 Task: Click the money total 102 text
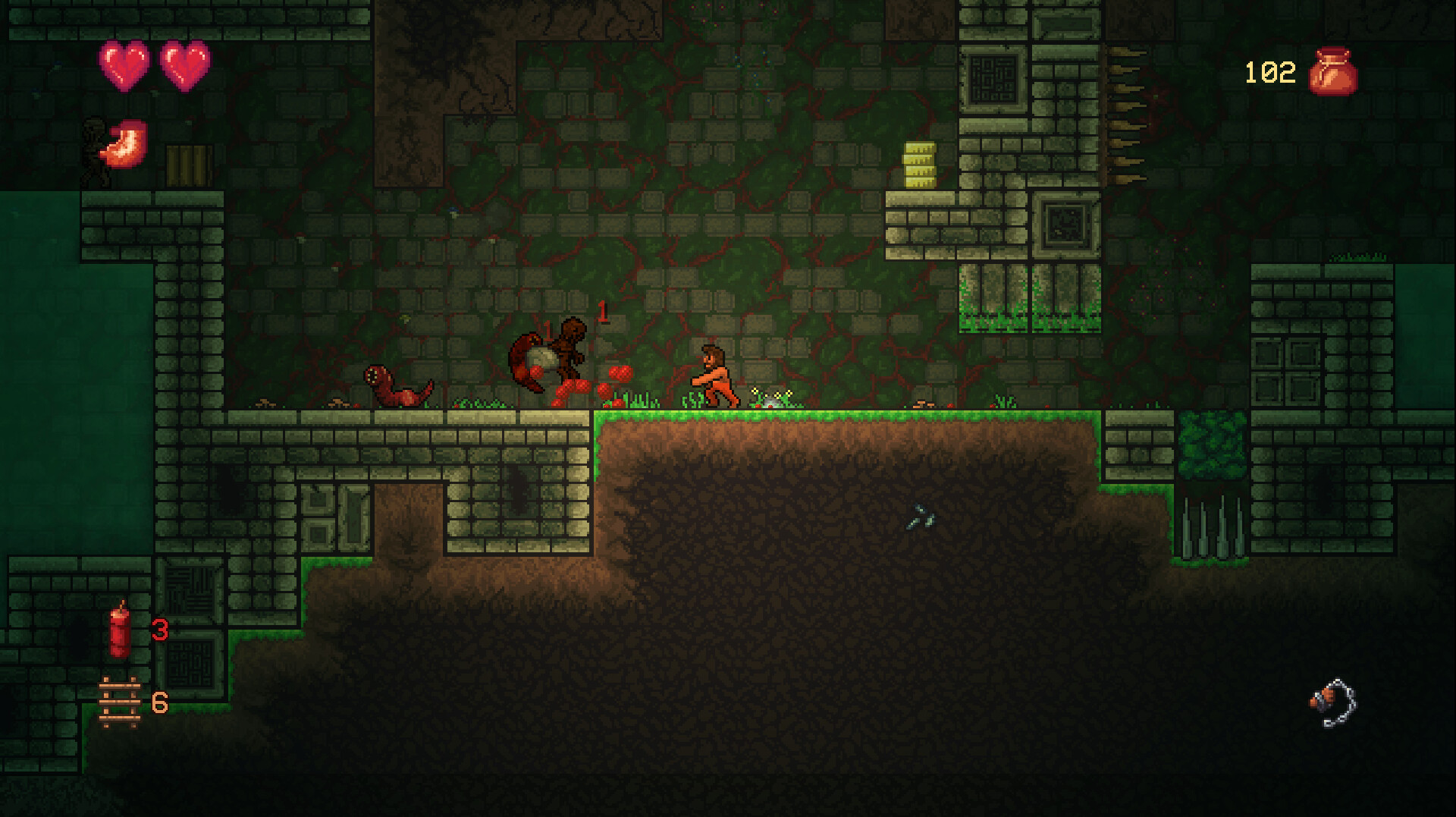coord(1269,72)
